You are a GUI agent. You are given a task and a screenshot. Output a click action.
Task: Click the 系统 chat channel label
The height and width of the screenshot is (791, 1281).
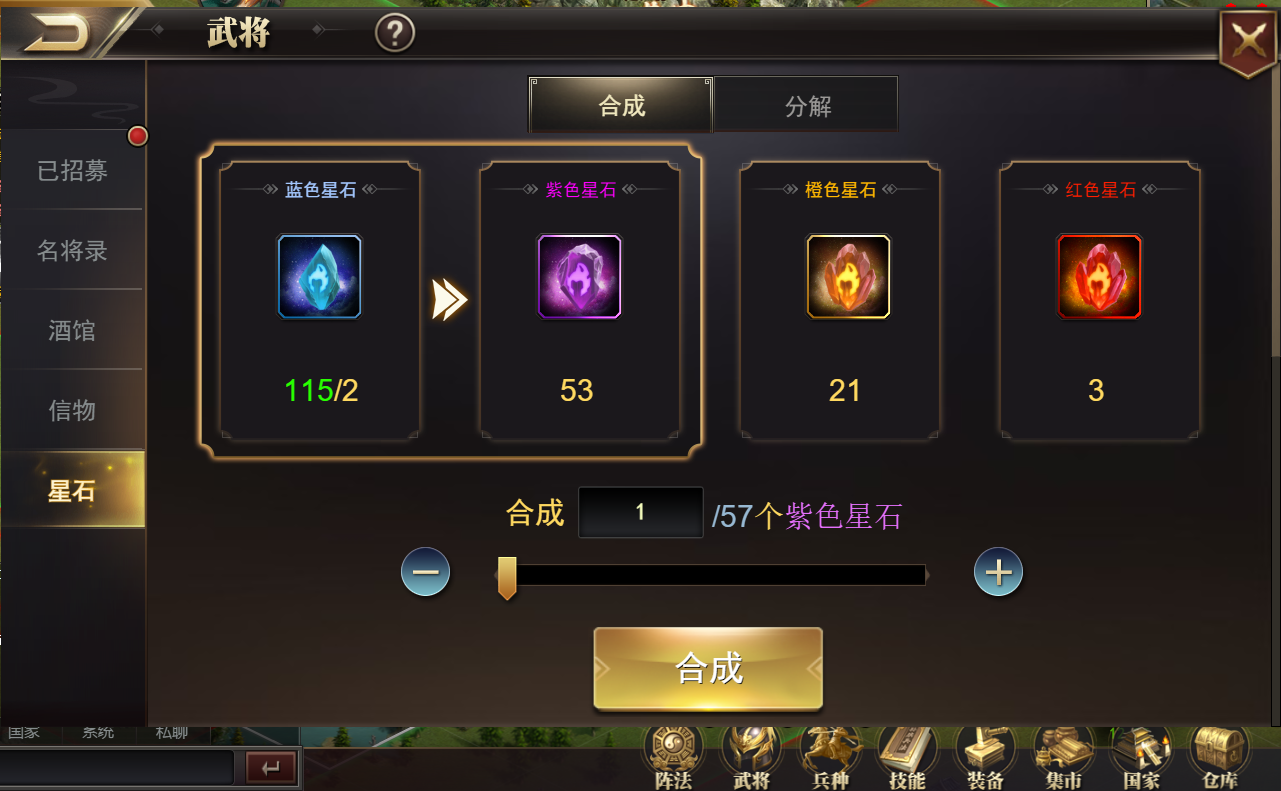[96, 732]
